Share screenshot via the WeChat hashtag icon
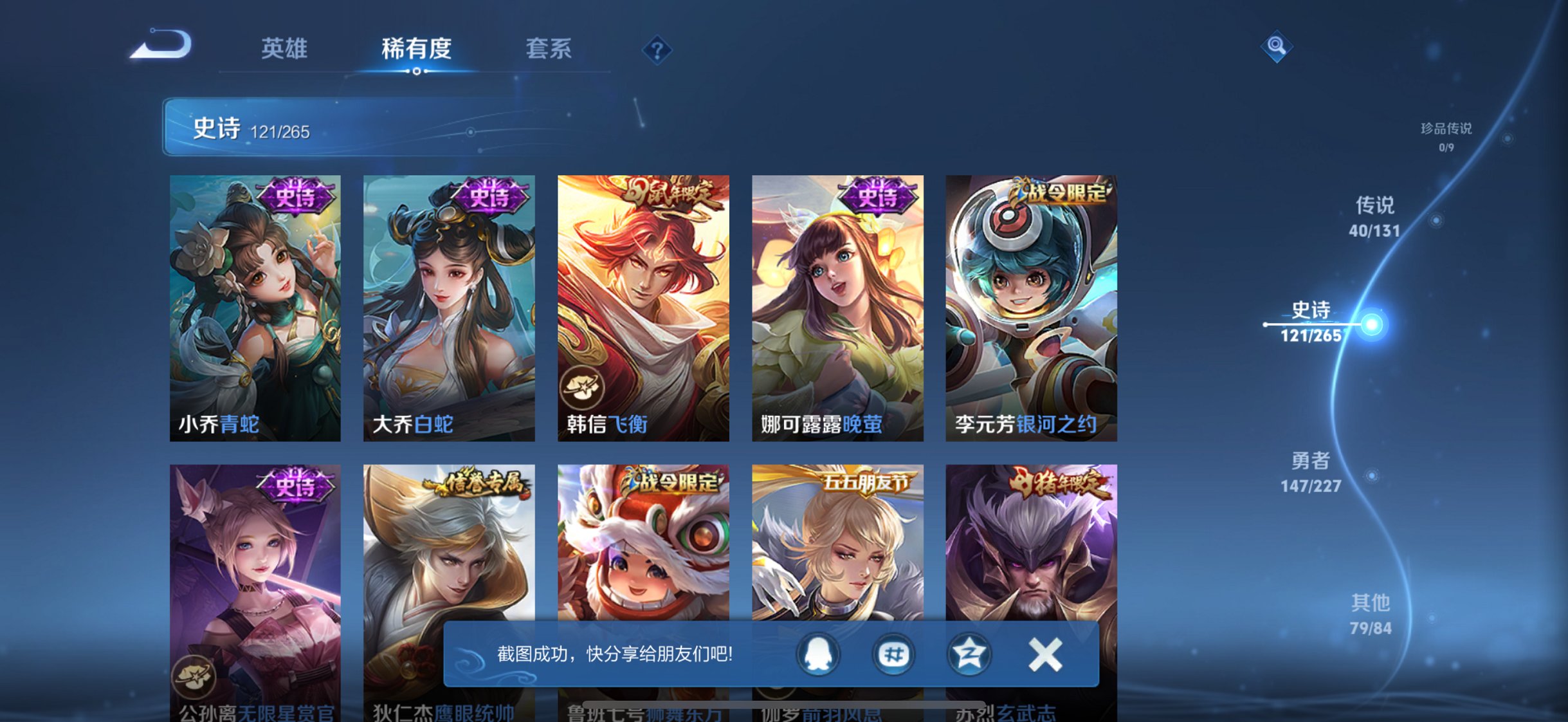Viewport: 1568px width, 722px height. (894, 654)
